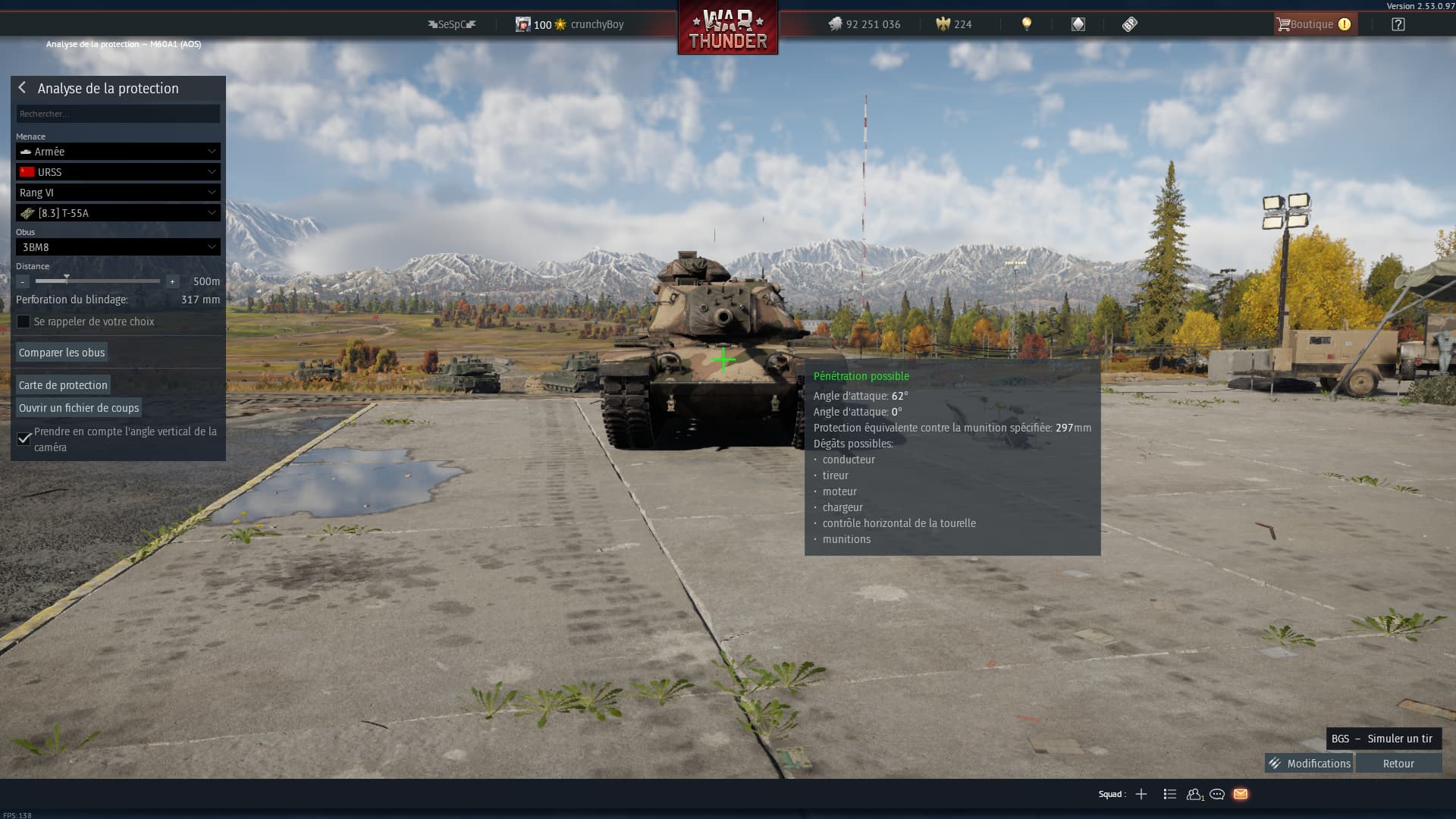Viewport: 1456px width, 819px height.
Task: Click Comparer les obus button
Action: 61,353
